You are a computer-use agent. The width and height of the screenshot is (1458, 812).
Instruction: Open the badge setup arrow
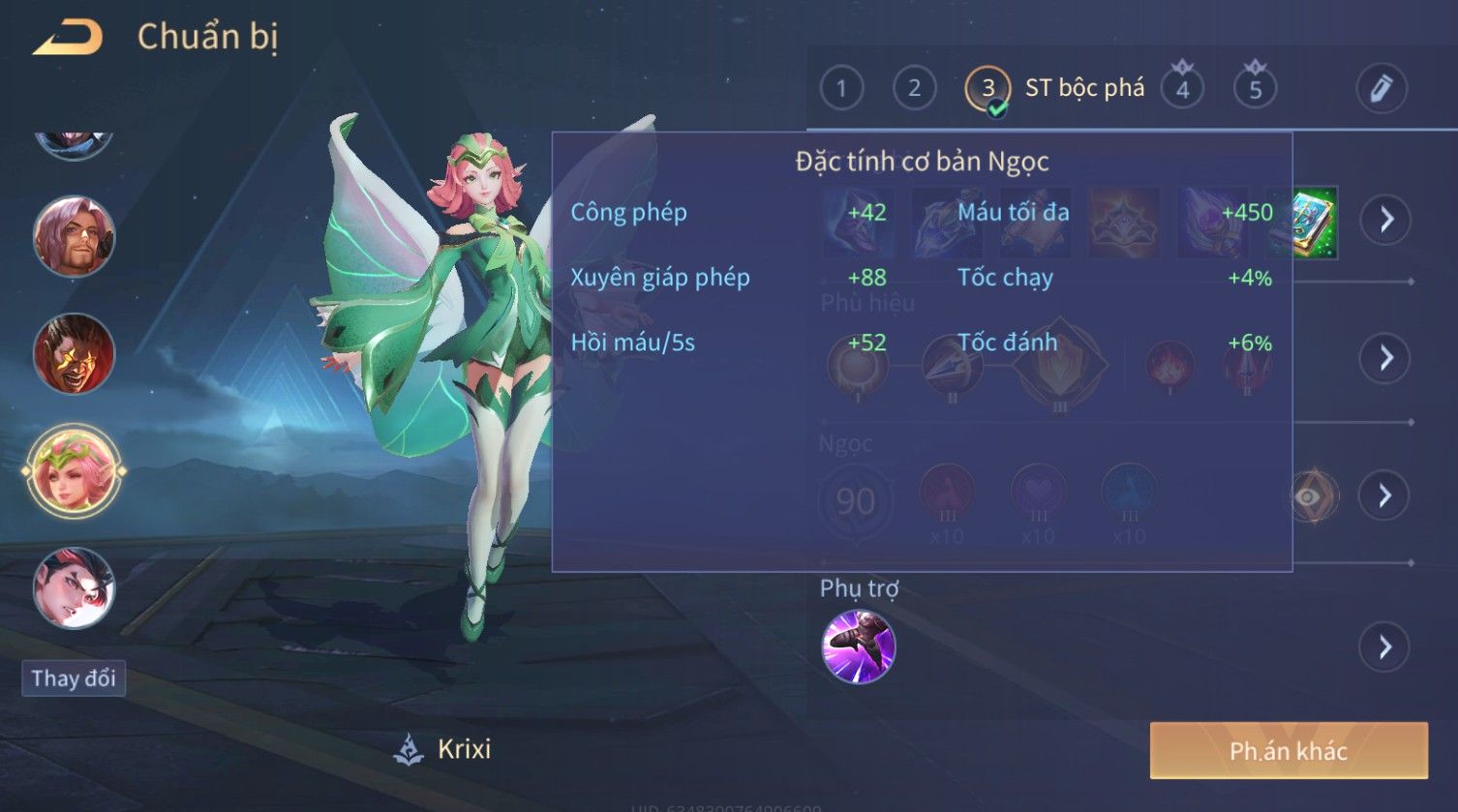pyautogui.click(x=1385, y=358)
